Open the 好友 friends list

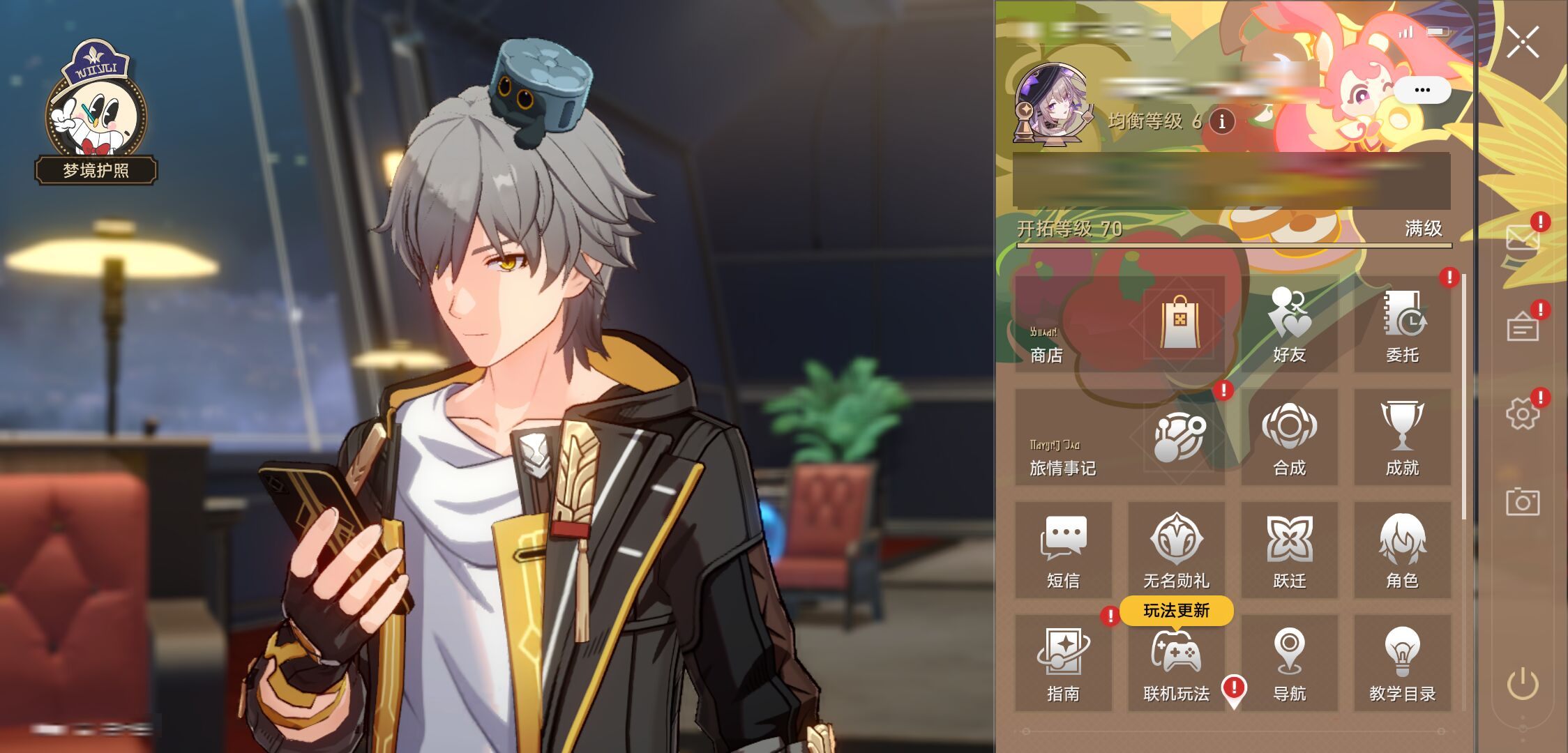tap(1289, 324)
